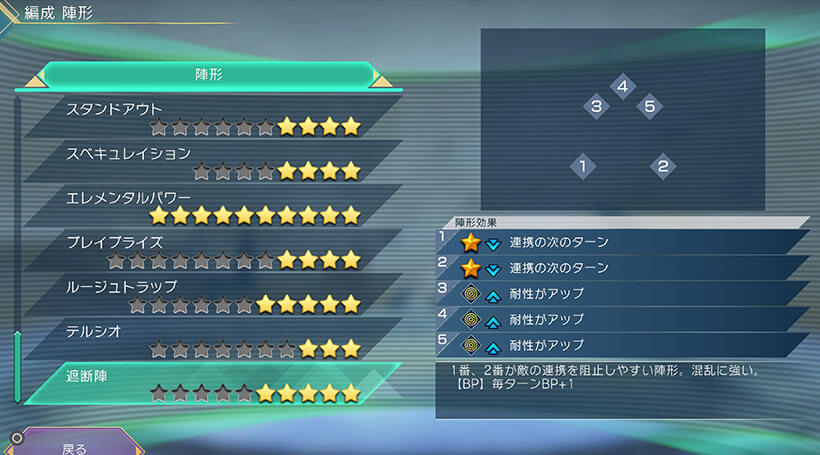Click formation position 3 diamond
This screenshot has height=455, width=820.
click(595, 106)
